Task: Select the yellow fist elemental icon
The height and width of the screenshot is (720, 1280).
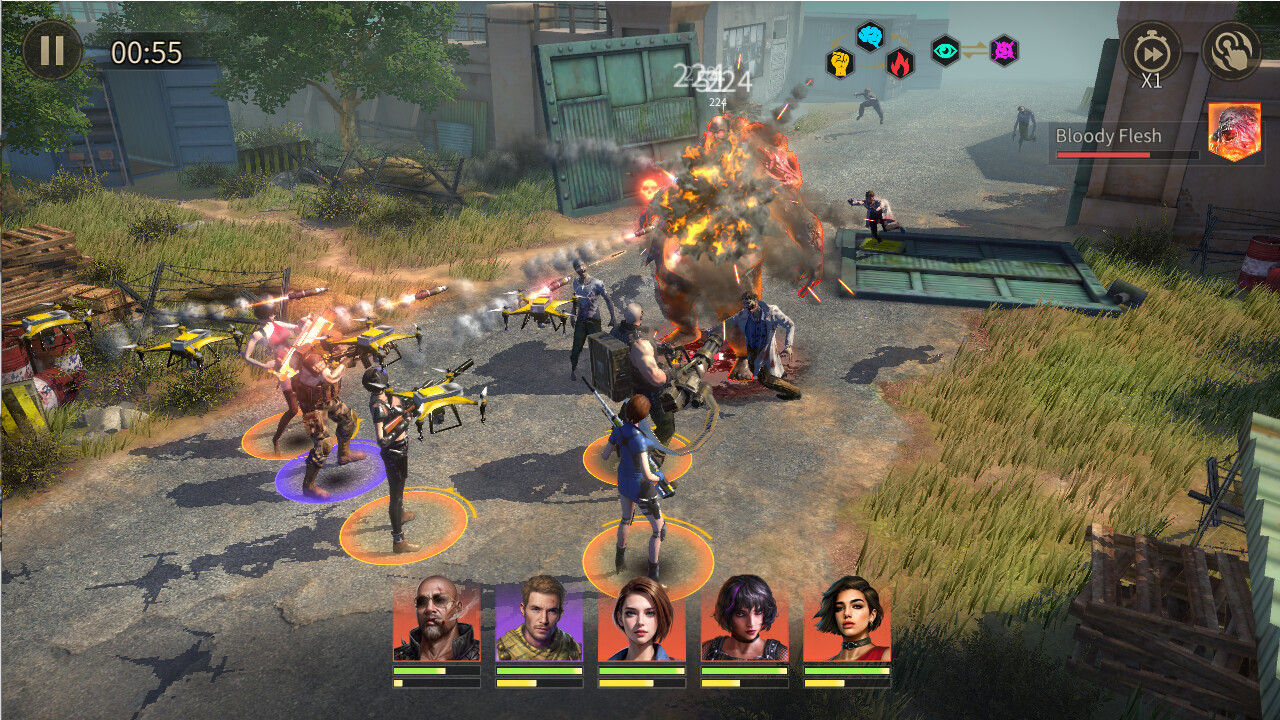Action: click(x=839, y=64)
